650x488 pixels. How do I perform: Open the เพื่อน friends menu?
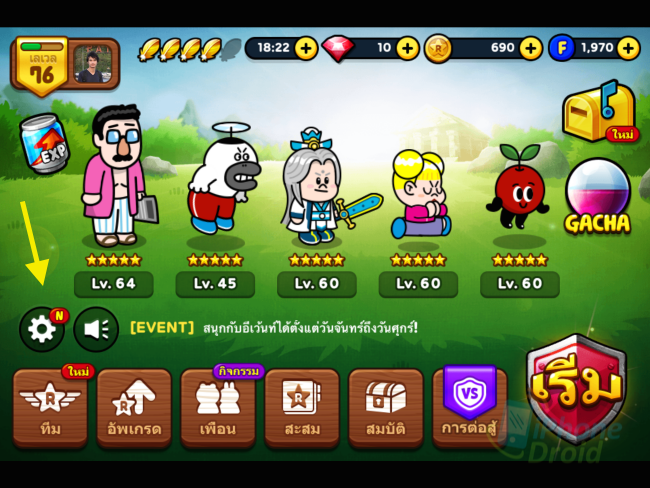[218, 407]
